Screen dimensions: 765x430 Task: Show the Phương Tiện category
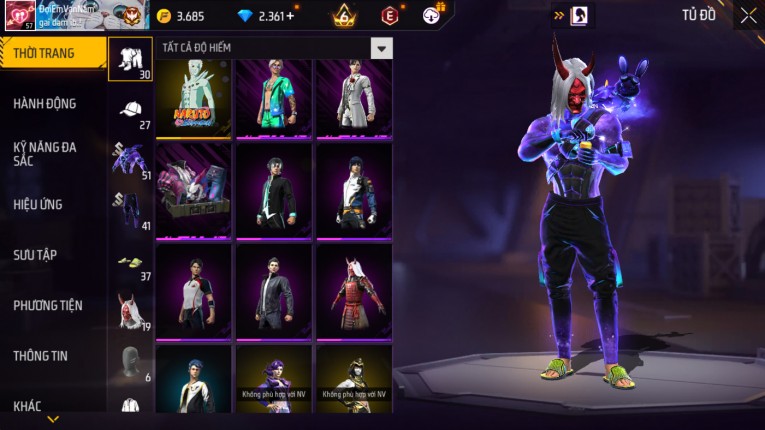pyautogui.click(x=48, y=305)
